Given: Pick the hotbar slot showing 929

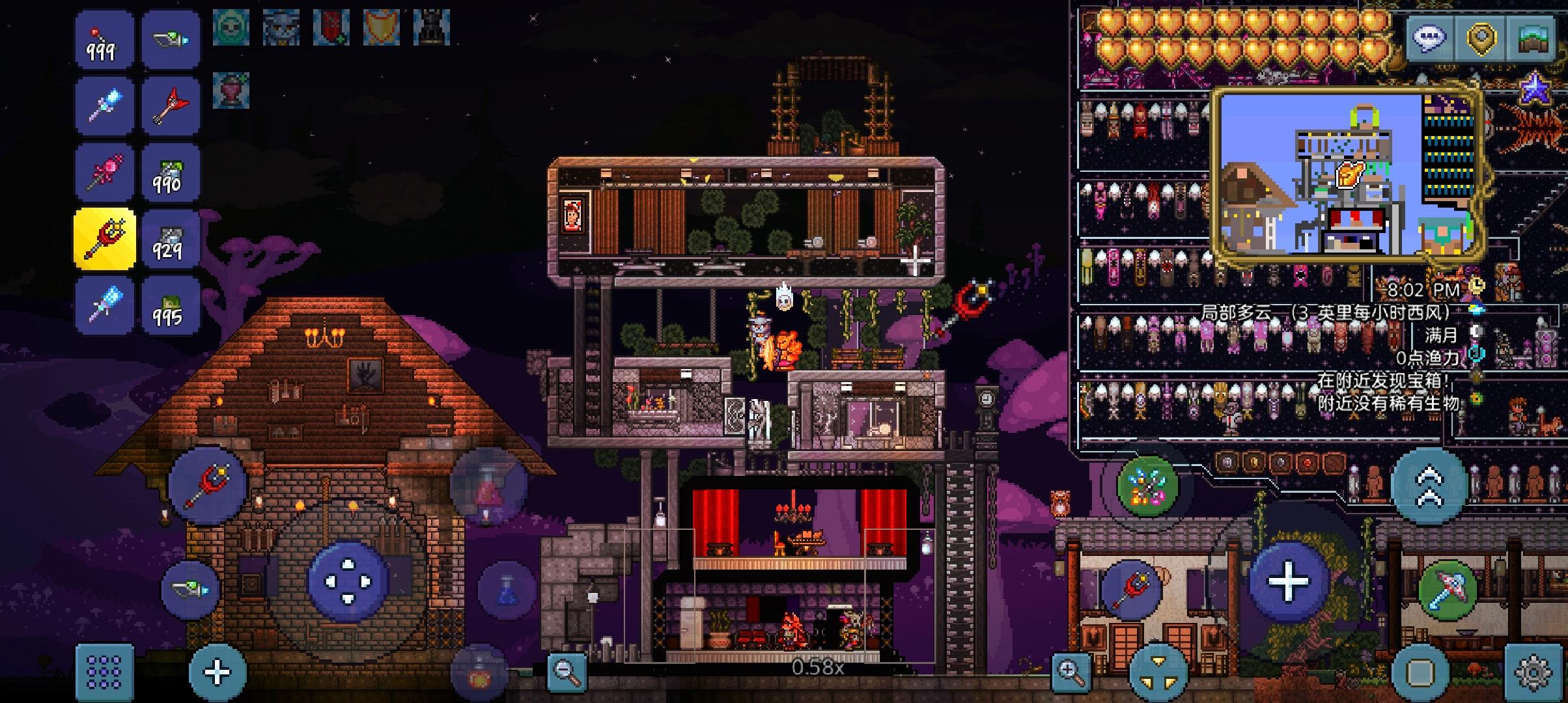Looking at the screenshot, I should [x=170, y=239].
